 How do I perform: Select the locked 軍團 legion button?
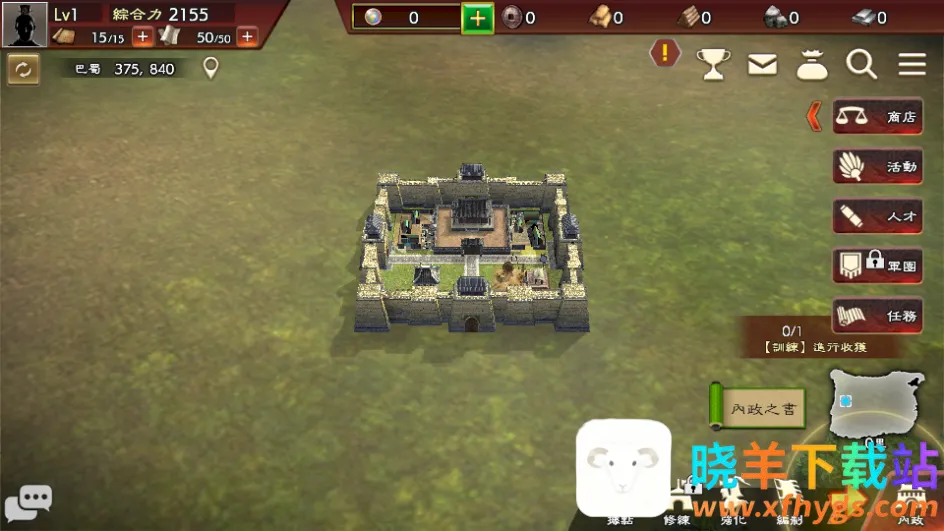click(878, 266)
